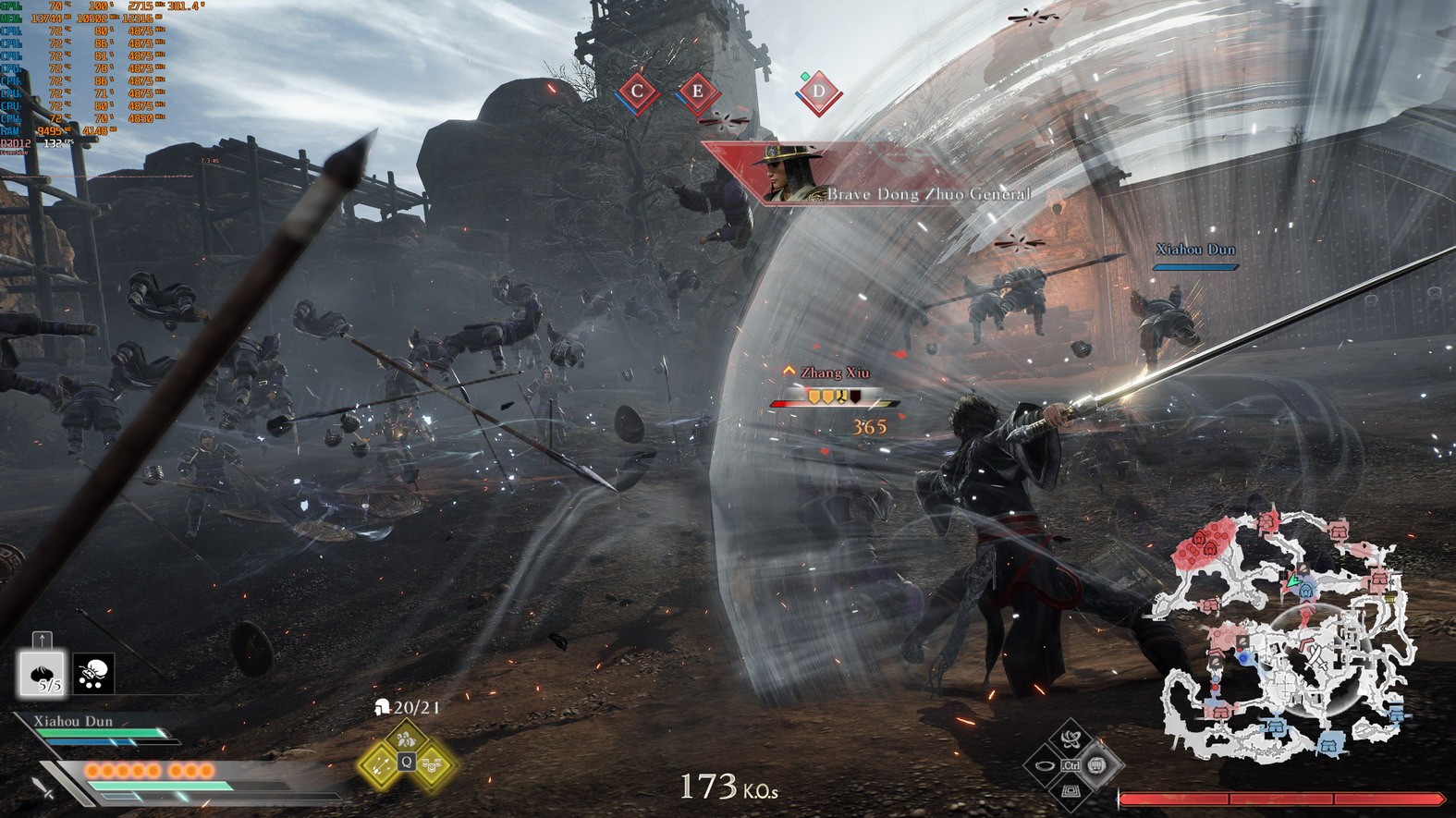Use the meat bun healing item
The width and height of the screenshot is (1456, 818).
(x=43, y=674)
